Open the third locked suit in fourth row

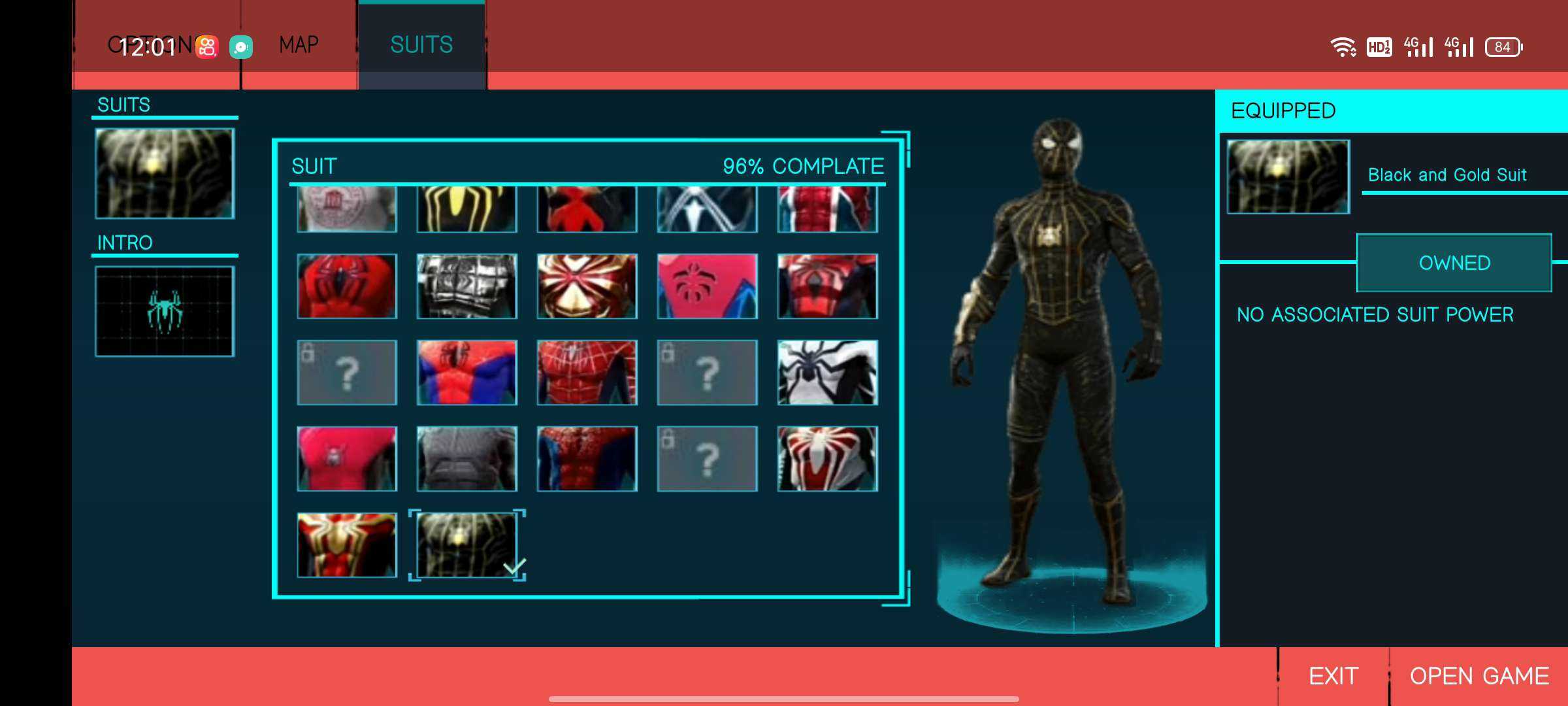706,458
